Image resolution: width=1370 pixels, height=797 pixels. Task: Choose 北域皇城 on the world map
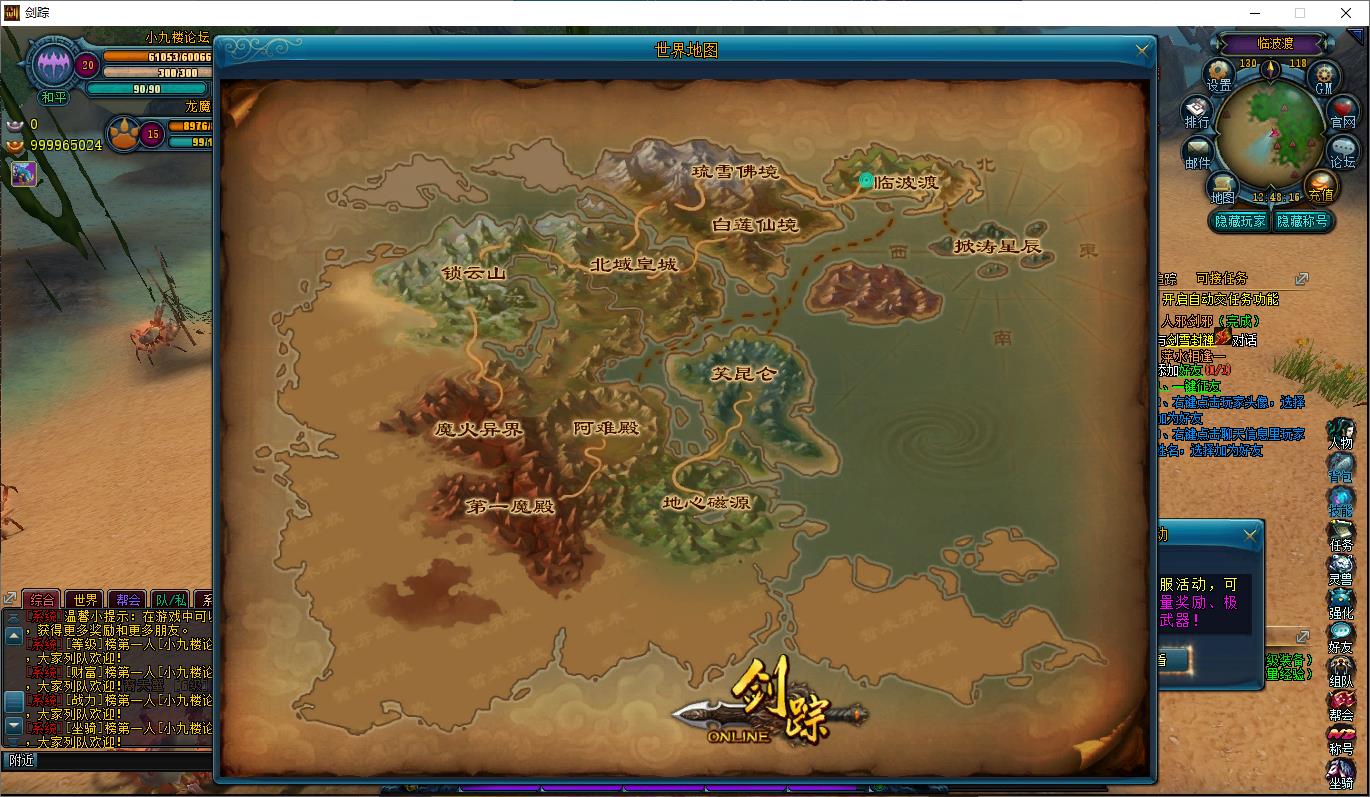point(634,265)
